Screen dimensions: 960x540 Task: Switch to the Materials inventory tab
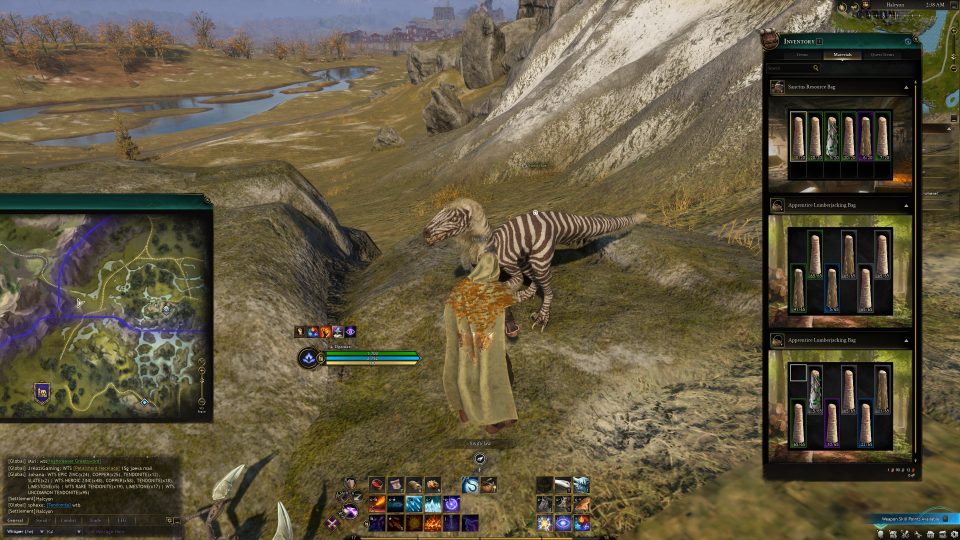pyautogui.click(x=841, y=55)
